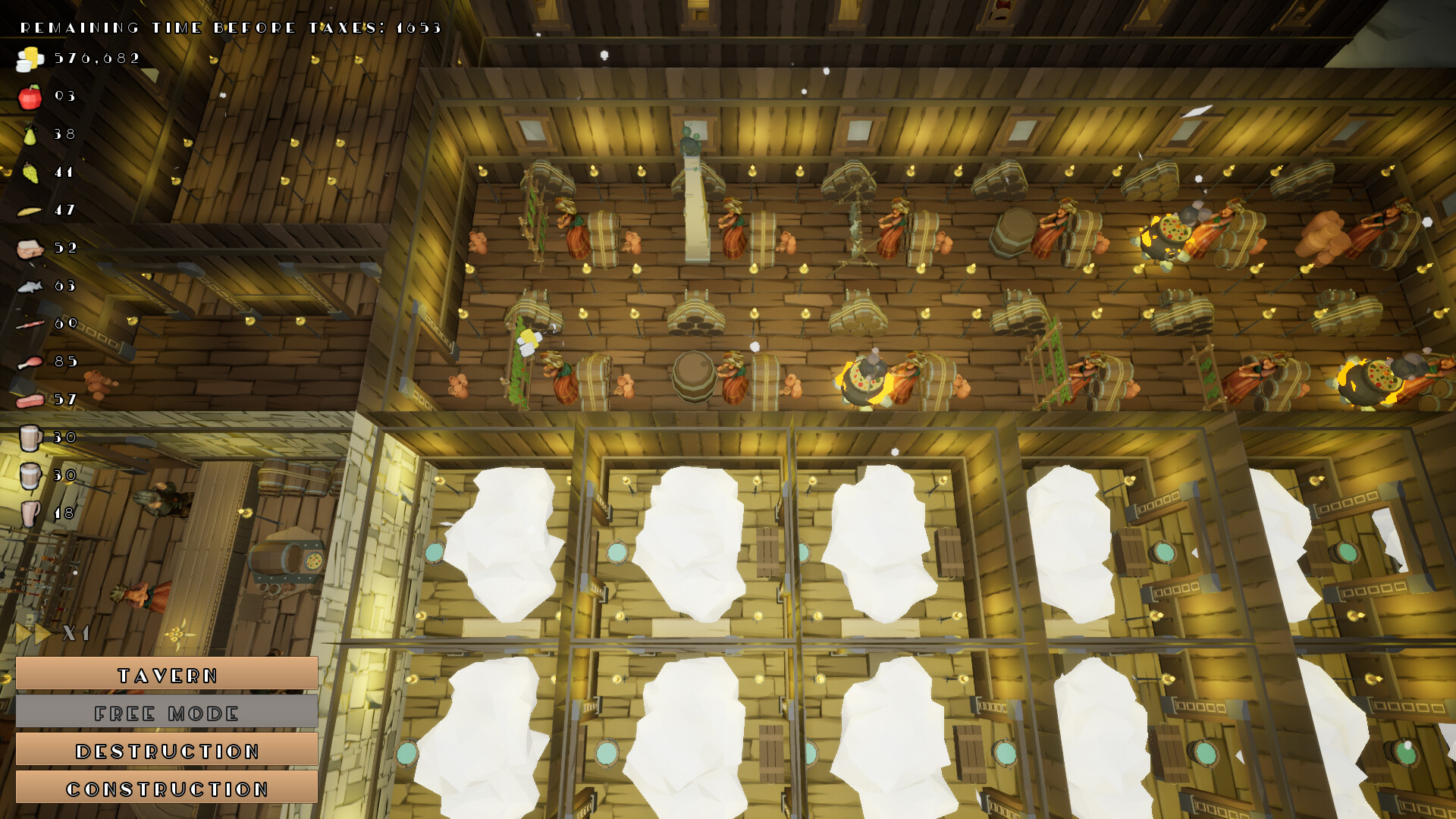Click the X1 game speed indicator
The height and width of the screenshot is (819, 1456).
point(76,631)
